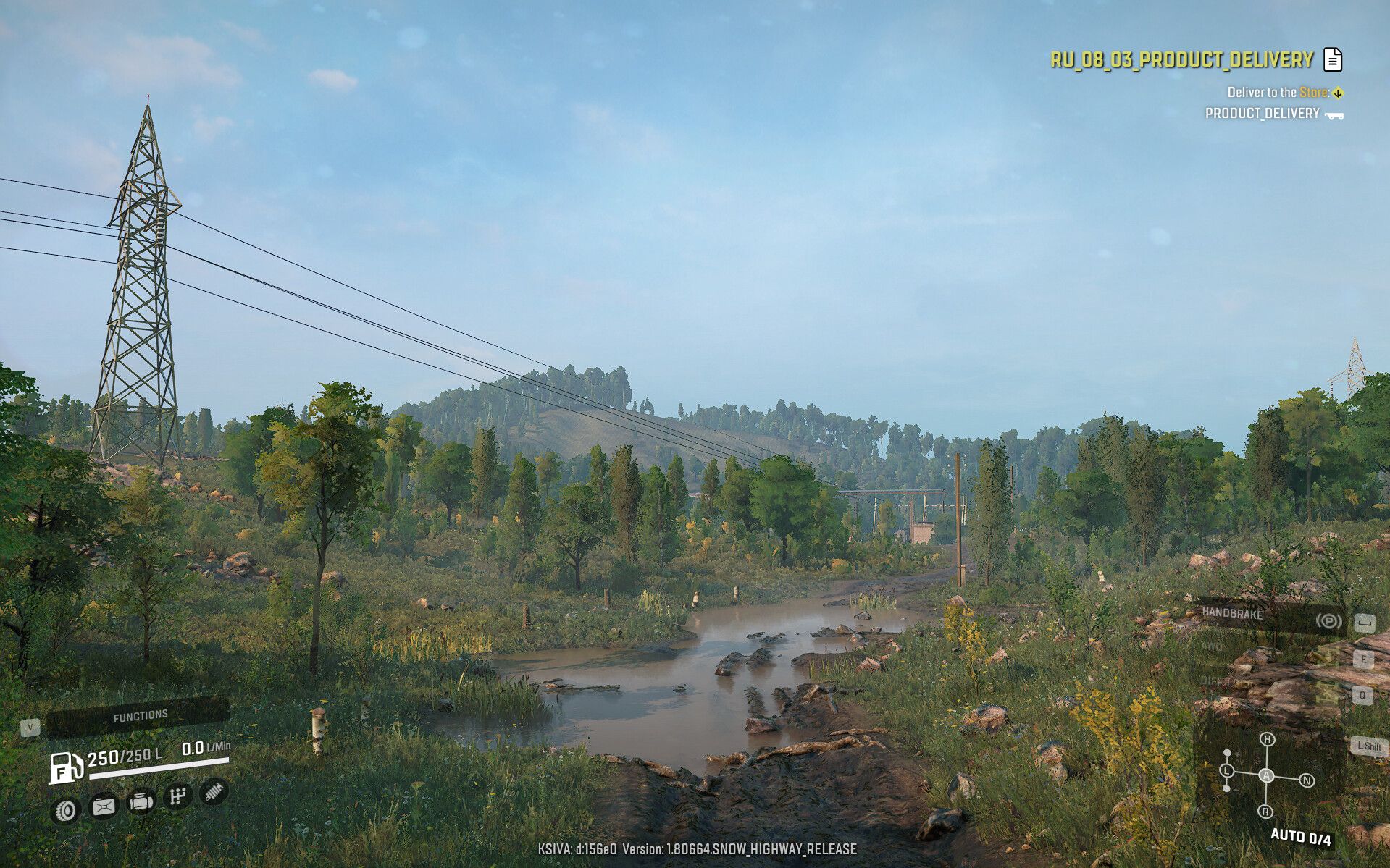Image resolution: width=1390 pixels, height=868 pixels.
Task: Select the gearbox status icon
Action: coord(177,797)
